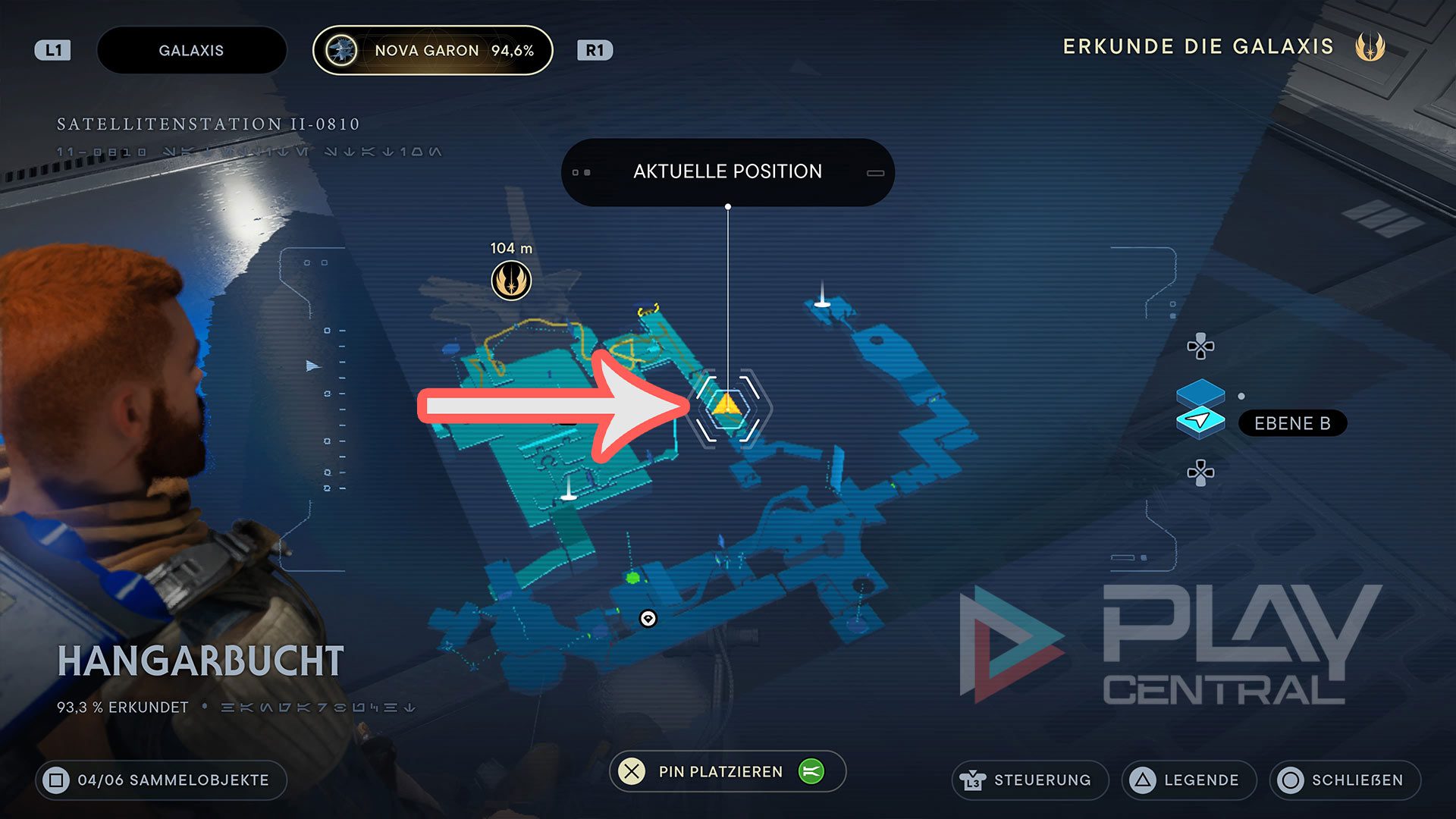Close the map with Schließen
The width and height of the screenshot is (1456, 819).
coord(1345,780)
